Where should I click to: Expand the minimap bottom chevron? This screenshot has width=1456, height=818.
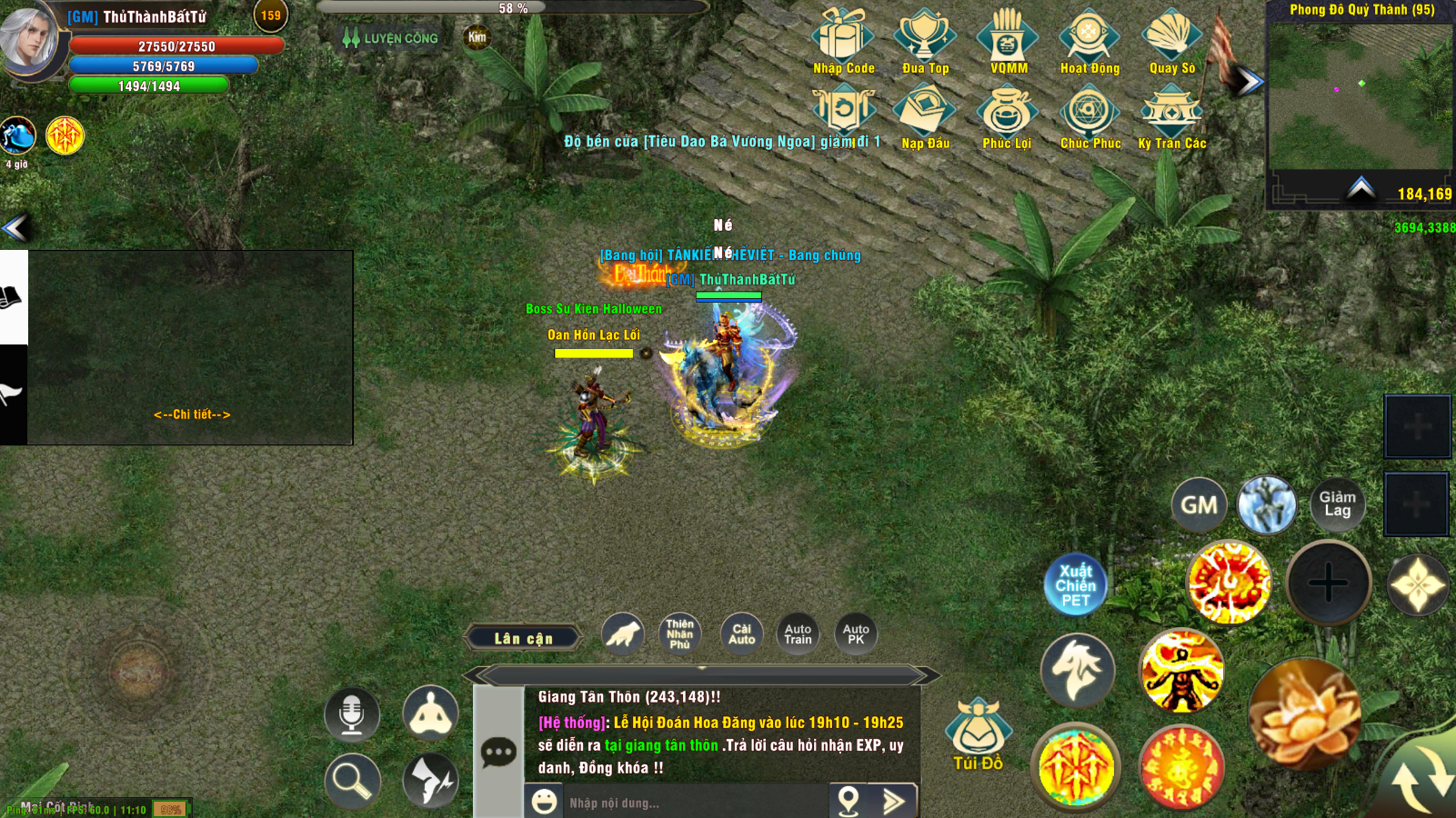[1360, 187]
